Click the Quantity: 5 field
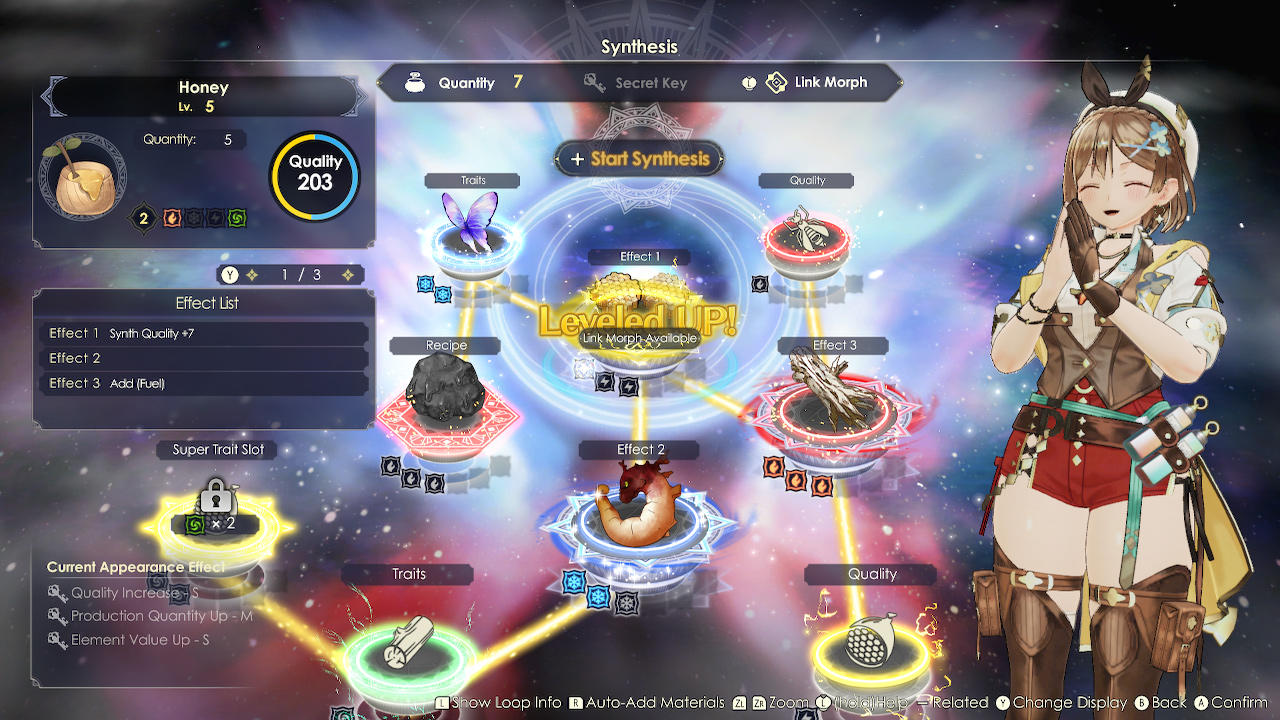The image size is (1280, 720). pyautogui.click(x=190, y=139)
